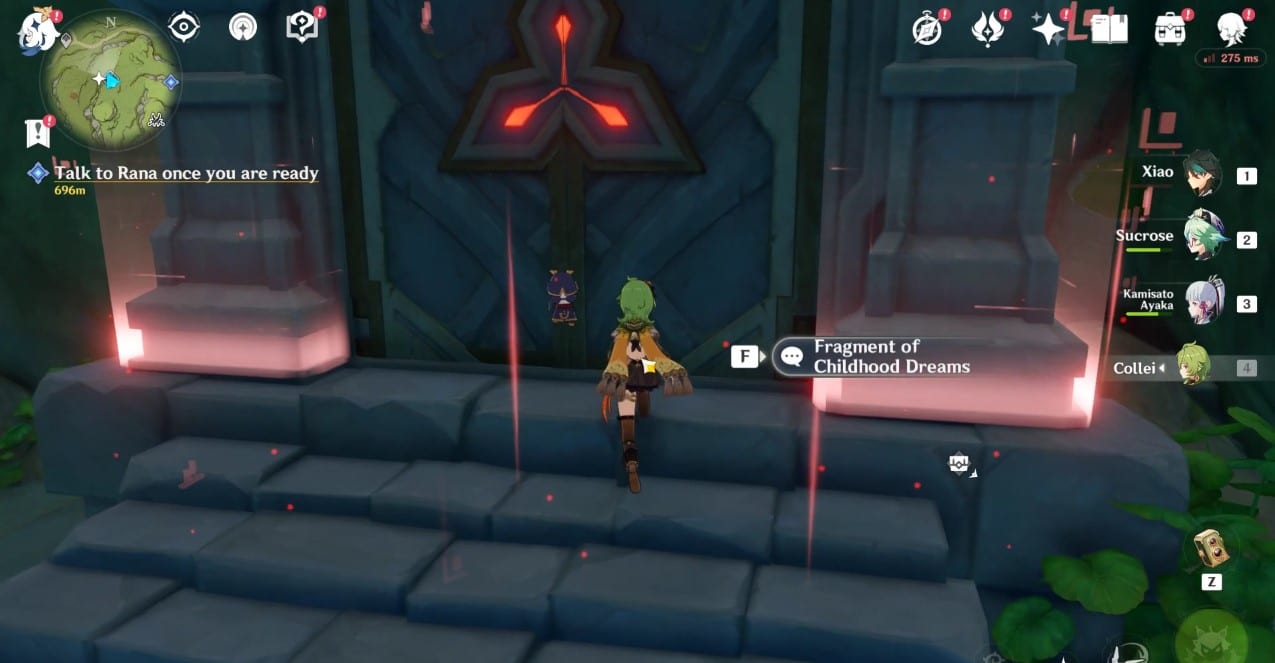Open the question-mark tutorial book icon

click(x=301, y=27)
